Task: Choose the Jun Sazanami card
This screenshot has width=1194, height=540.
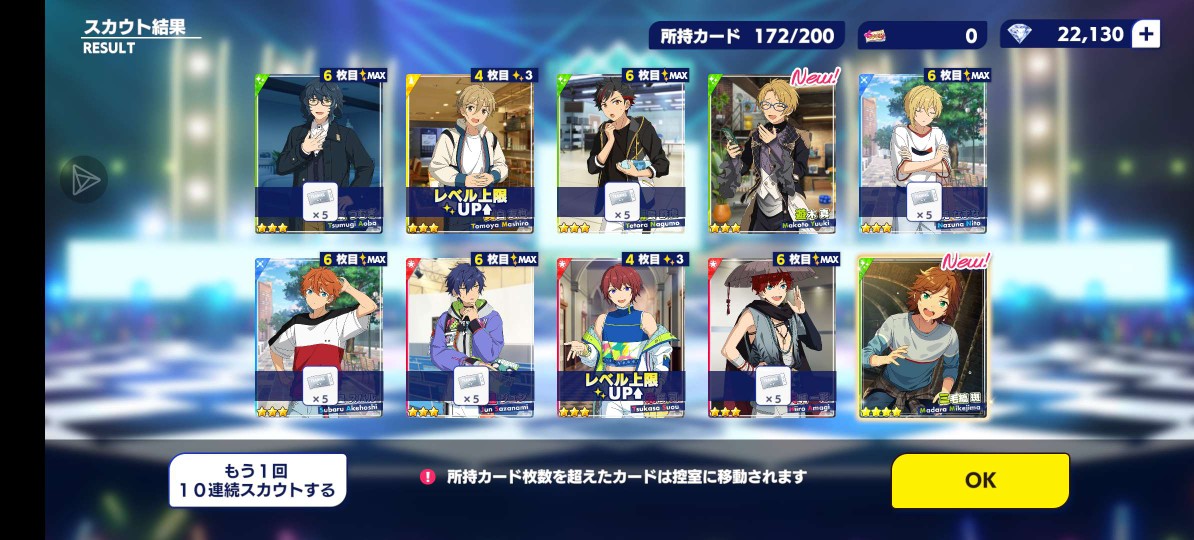Action: point(470,336)
